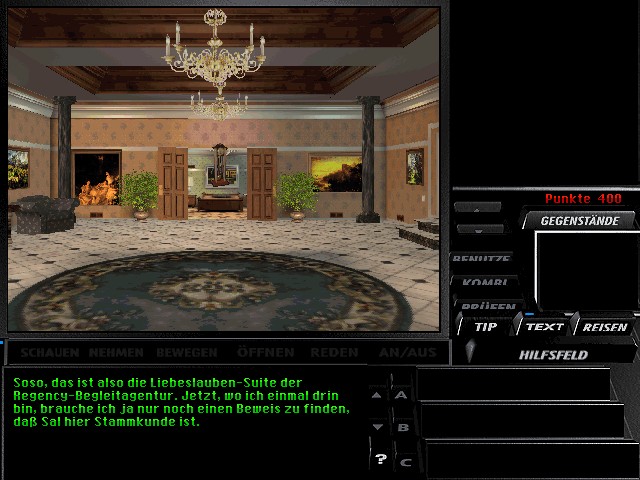Activate the An/Aus verb
The height and width of the screenshot is (480, 640).
pos(406,352)
